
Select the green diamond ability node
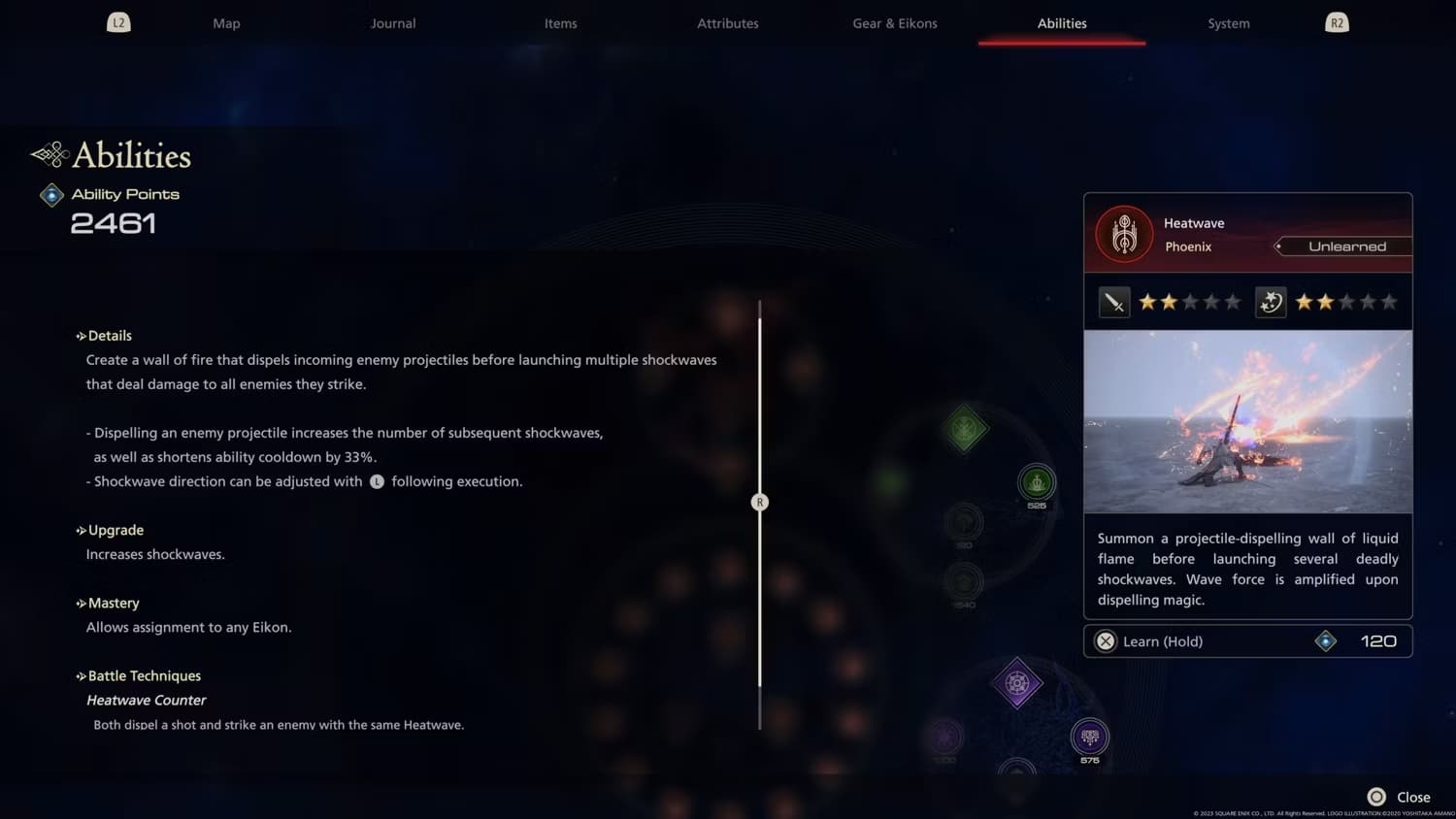(x=965, y=427)
